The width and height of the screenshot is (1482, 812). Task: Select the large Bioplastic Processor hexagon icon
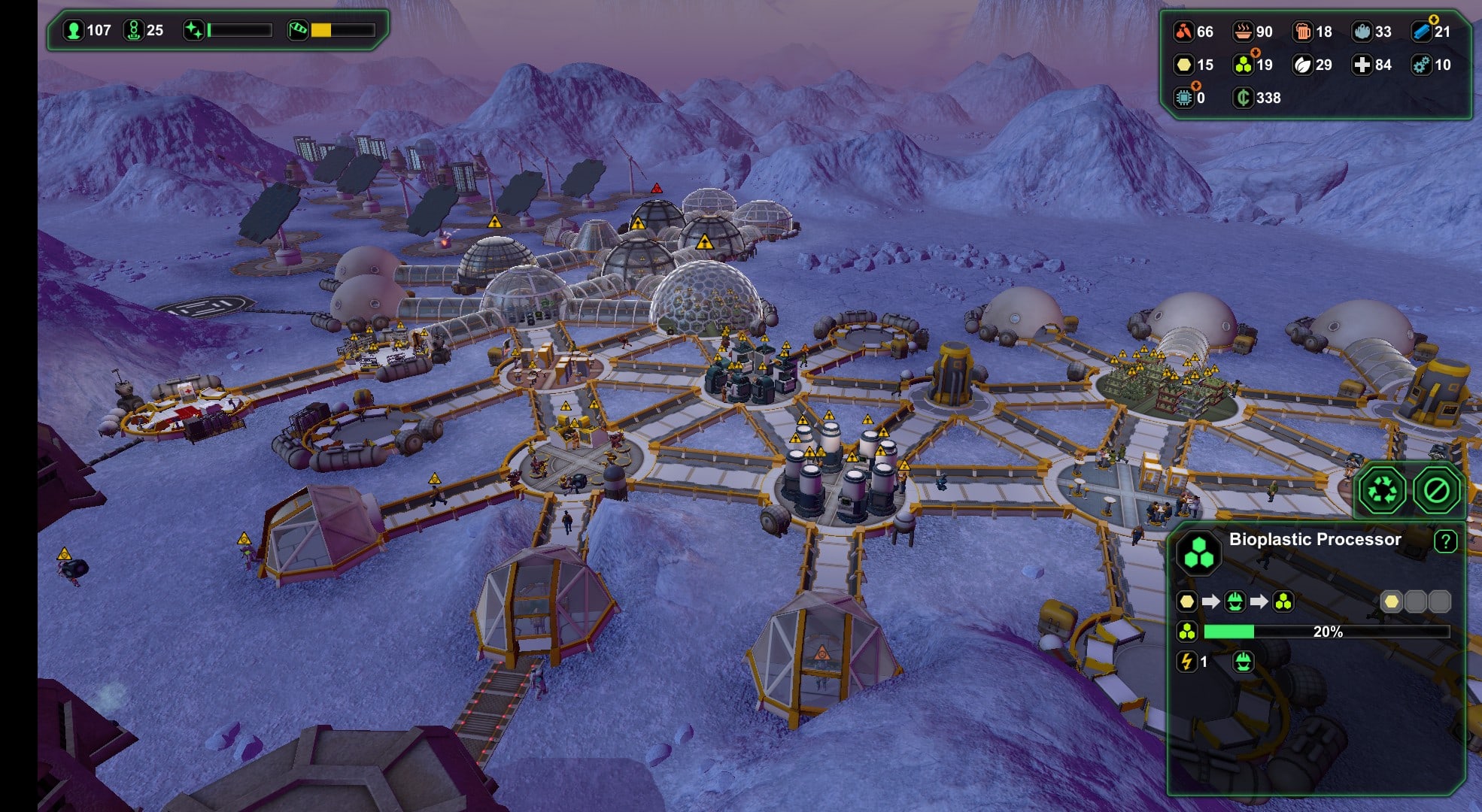tap(1198, 552)
